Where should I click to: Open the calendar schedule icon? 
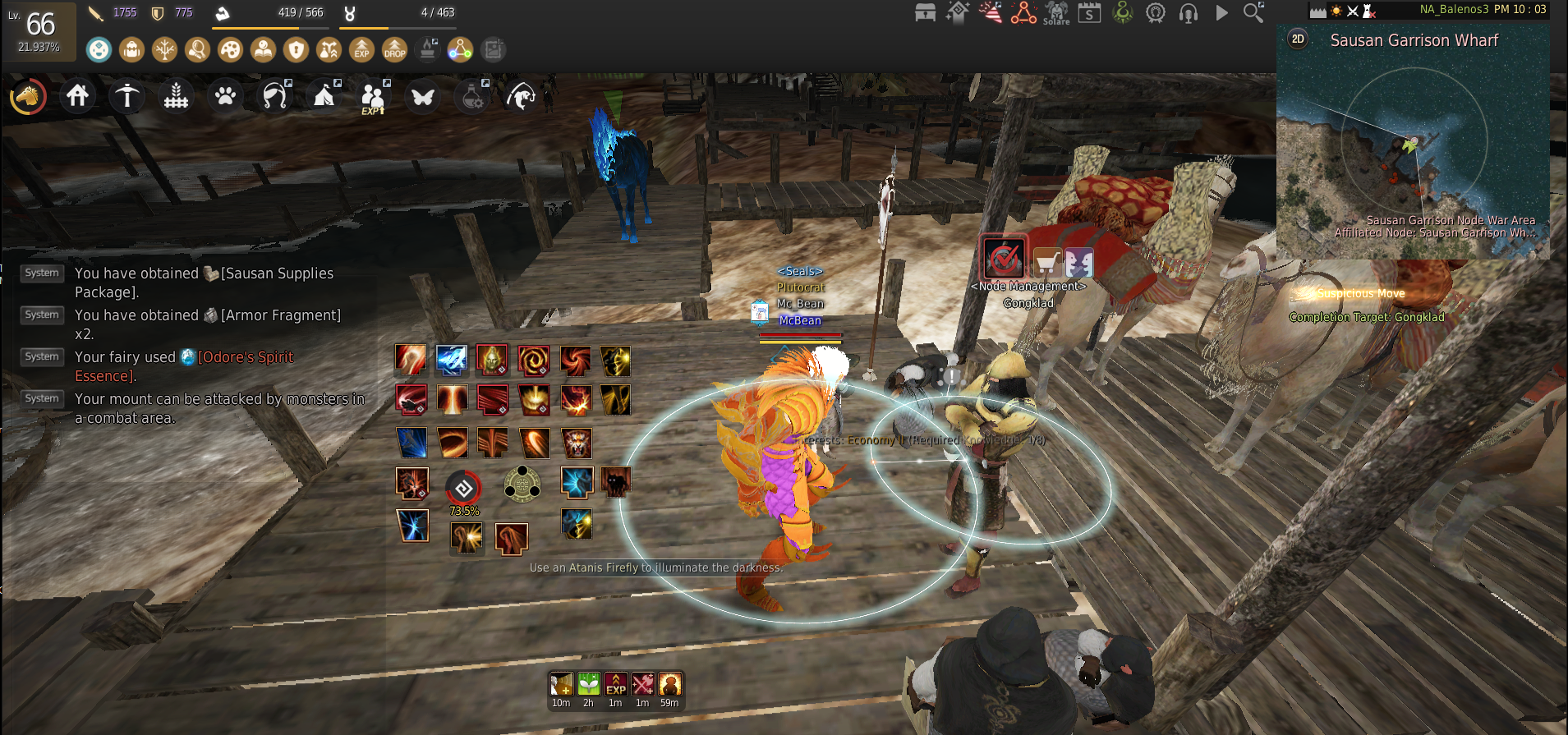tap(1089, 13)
